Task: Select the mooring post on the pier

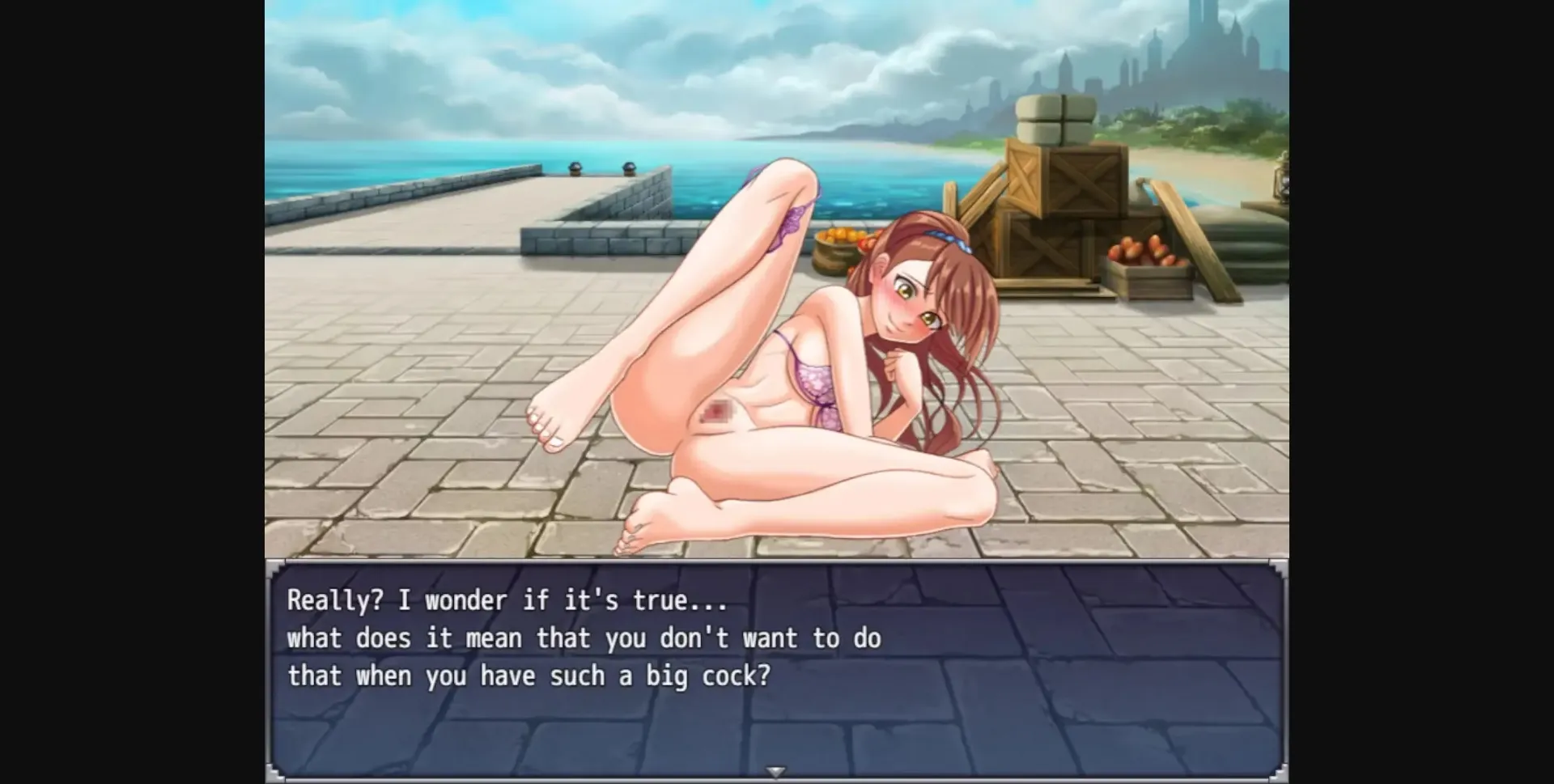Action: (x=575, y=170)
